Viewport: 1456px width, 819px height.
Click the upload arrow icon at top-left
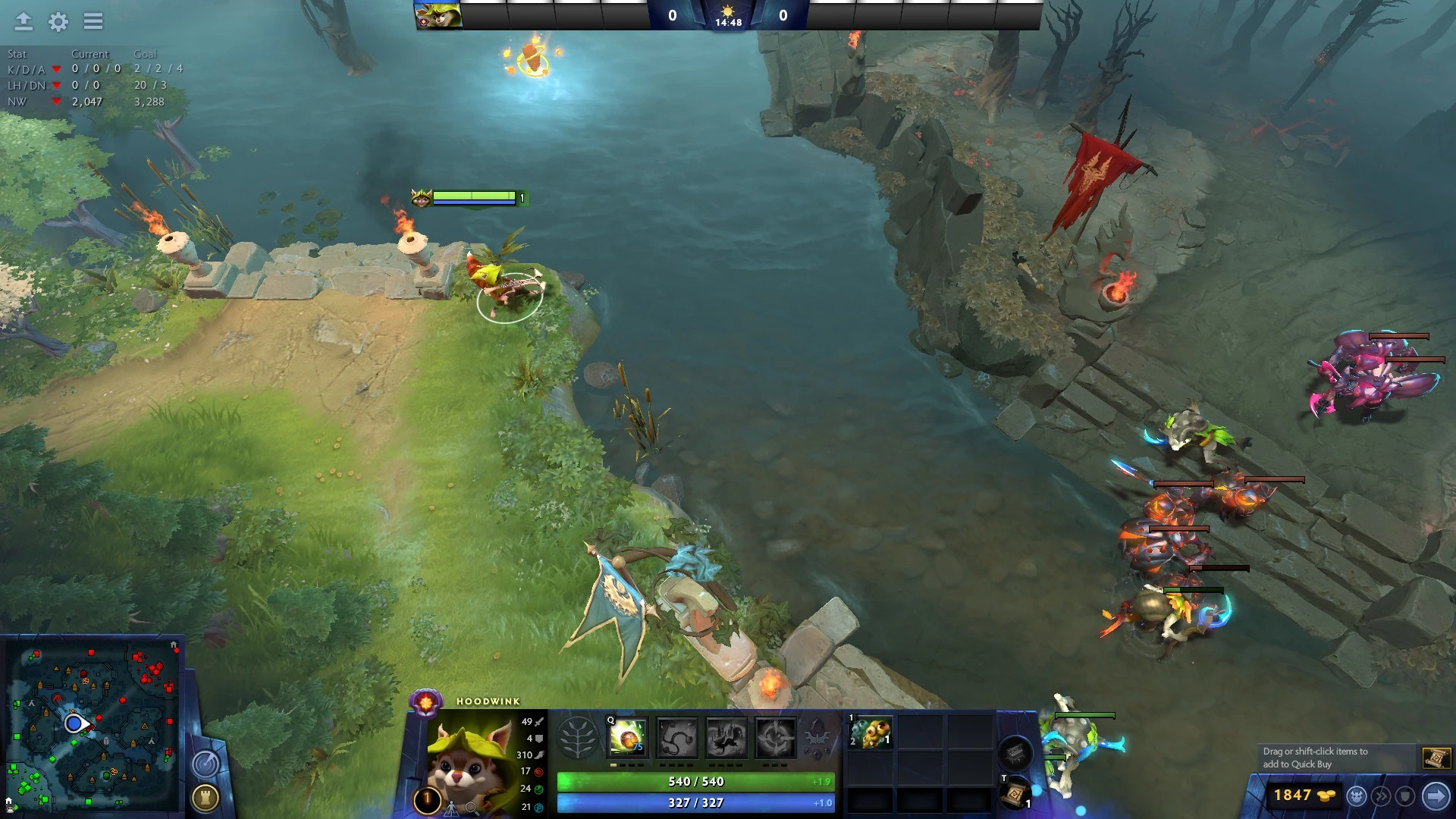pos(24,21)
